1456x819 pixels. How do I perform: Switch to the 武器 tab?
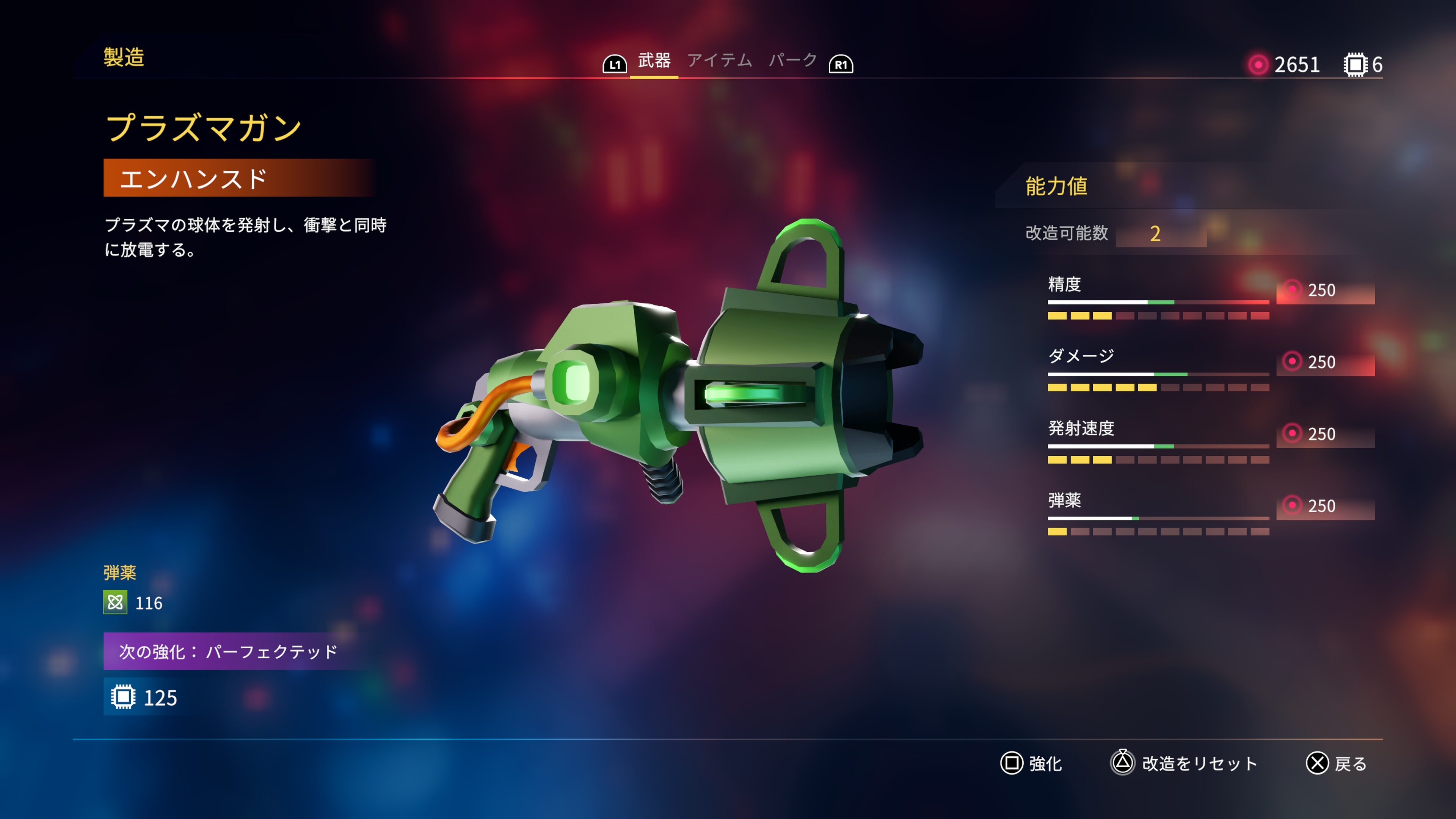tap(654, 61)
